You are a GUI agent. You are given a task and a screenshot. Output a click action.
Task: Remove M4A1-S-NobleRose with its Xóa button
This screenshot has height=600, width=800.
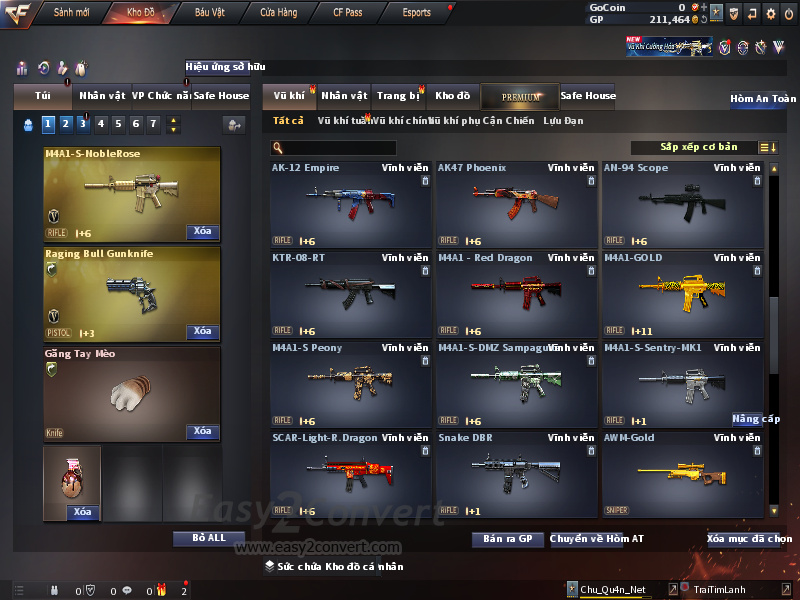click(x=202, y=232)
